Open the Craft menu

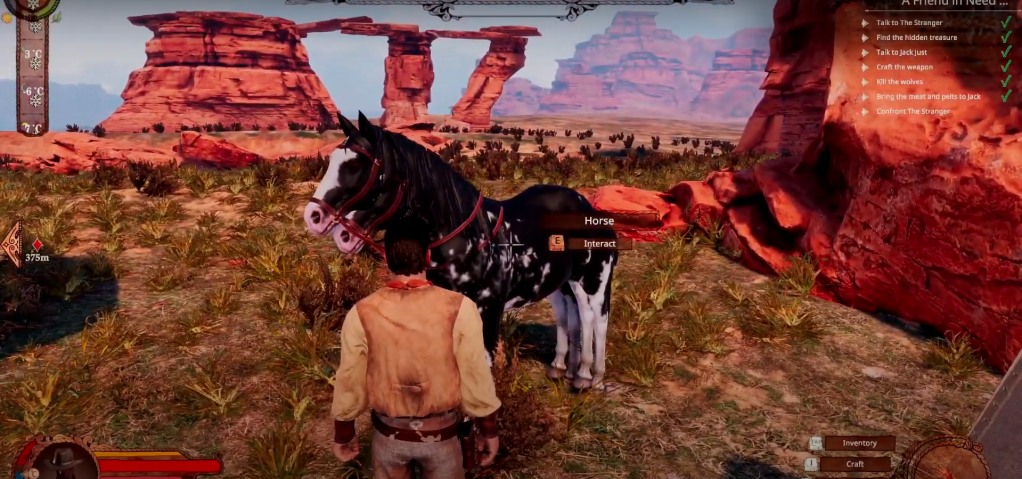(855, 464)
